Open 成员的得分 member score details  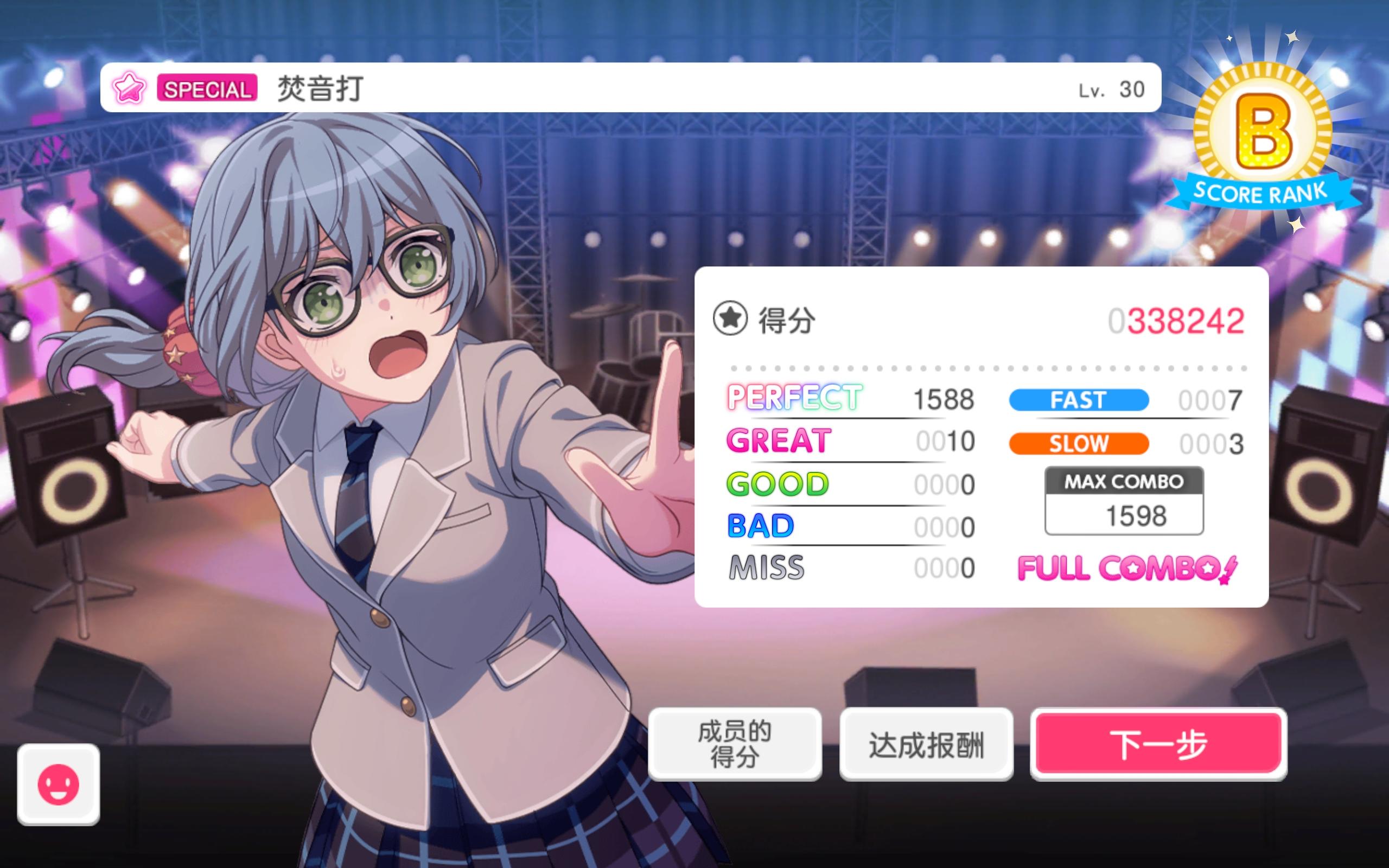(x=735, y=742)
